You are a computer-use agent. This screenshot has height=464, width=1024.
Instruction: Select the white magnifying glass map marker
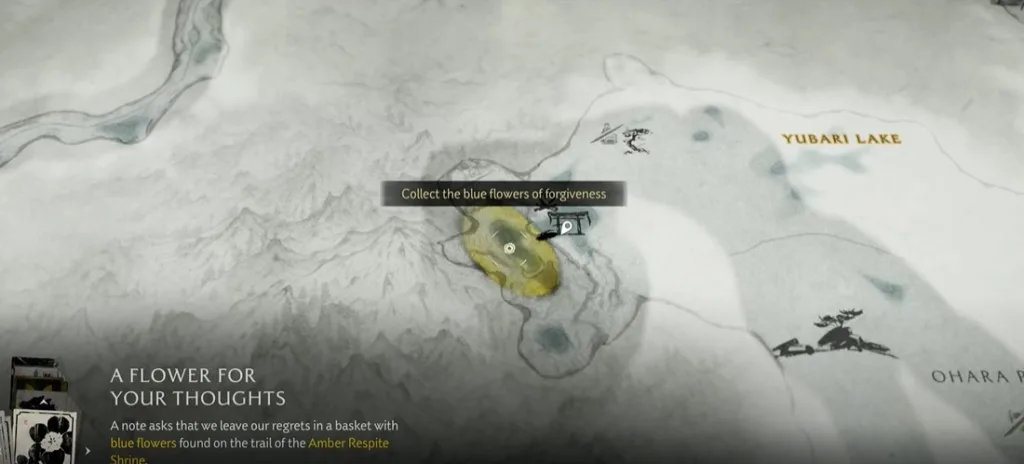(x=567, y=228)
